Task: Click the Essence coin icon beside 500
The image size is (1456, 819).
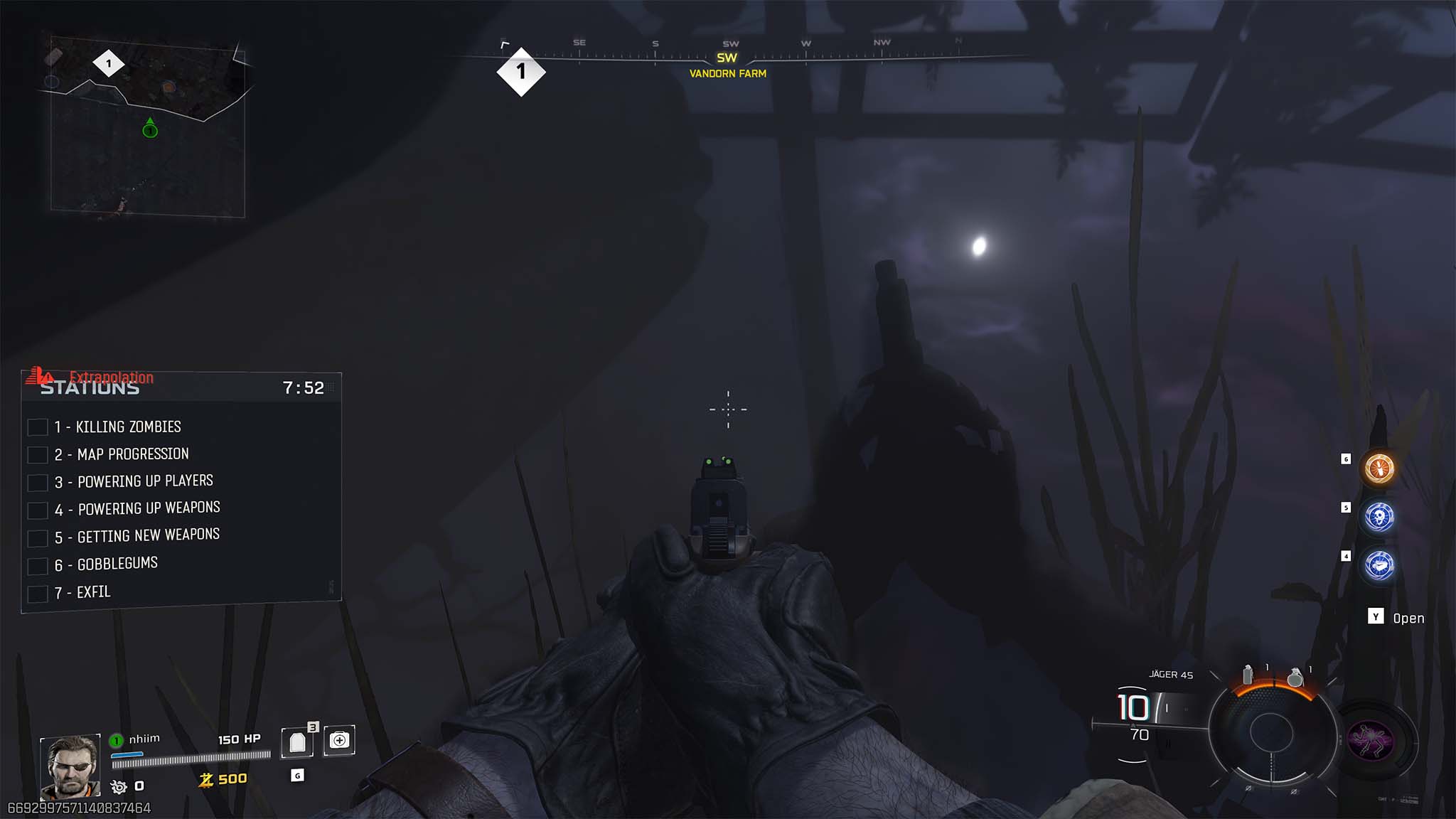Action: (x=207, y=778)
